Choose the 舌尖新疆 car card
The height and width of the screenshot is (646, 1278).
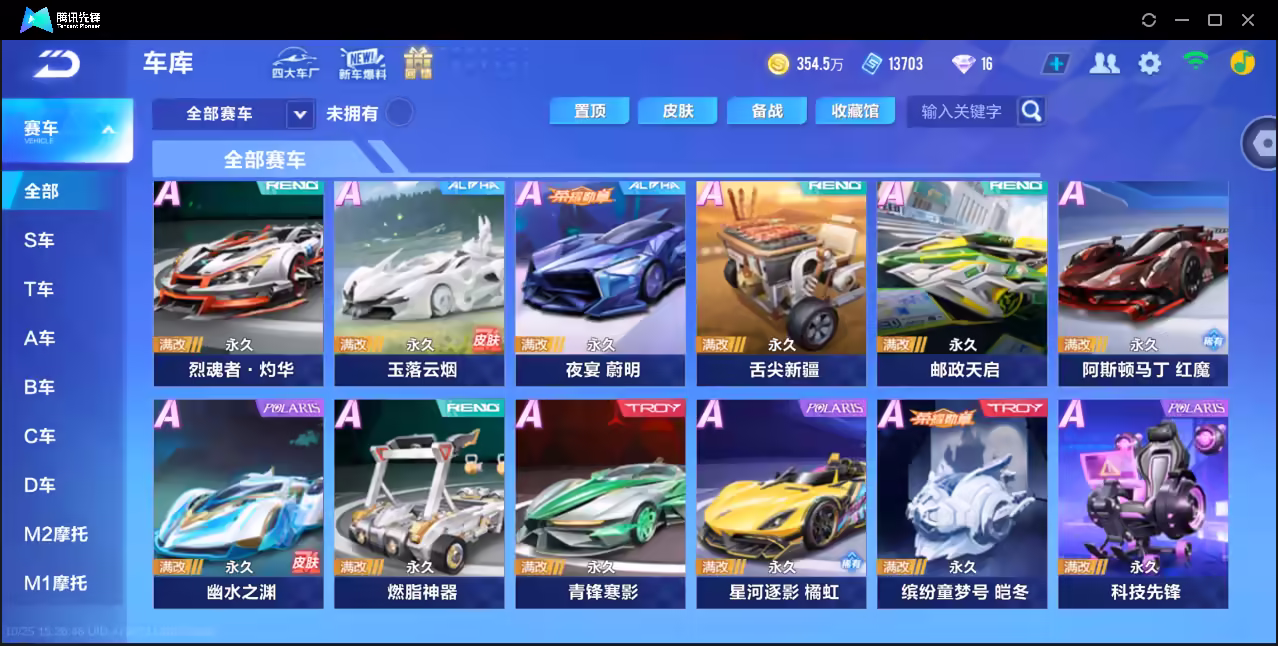pyautogui.click(x=781, y=283)
